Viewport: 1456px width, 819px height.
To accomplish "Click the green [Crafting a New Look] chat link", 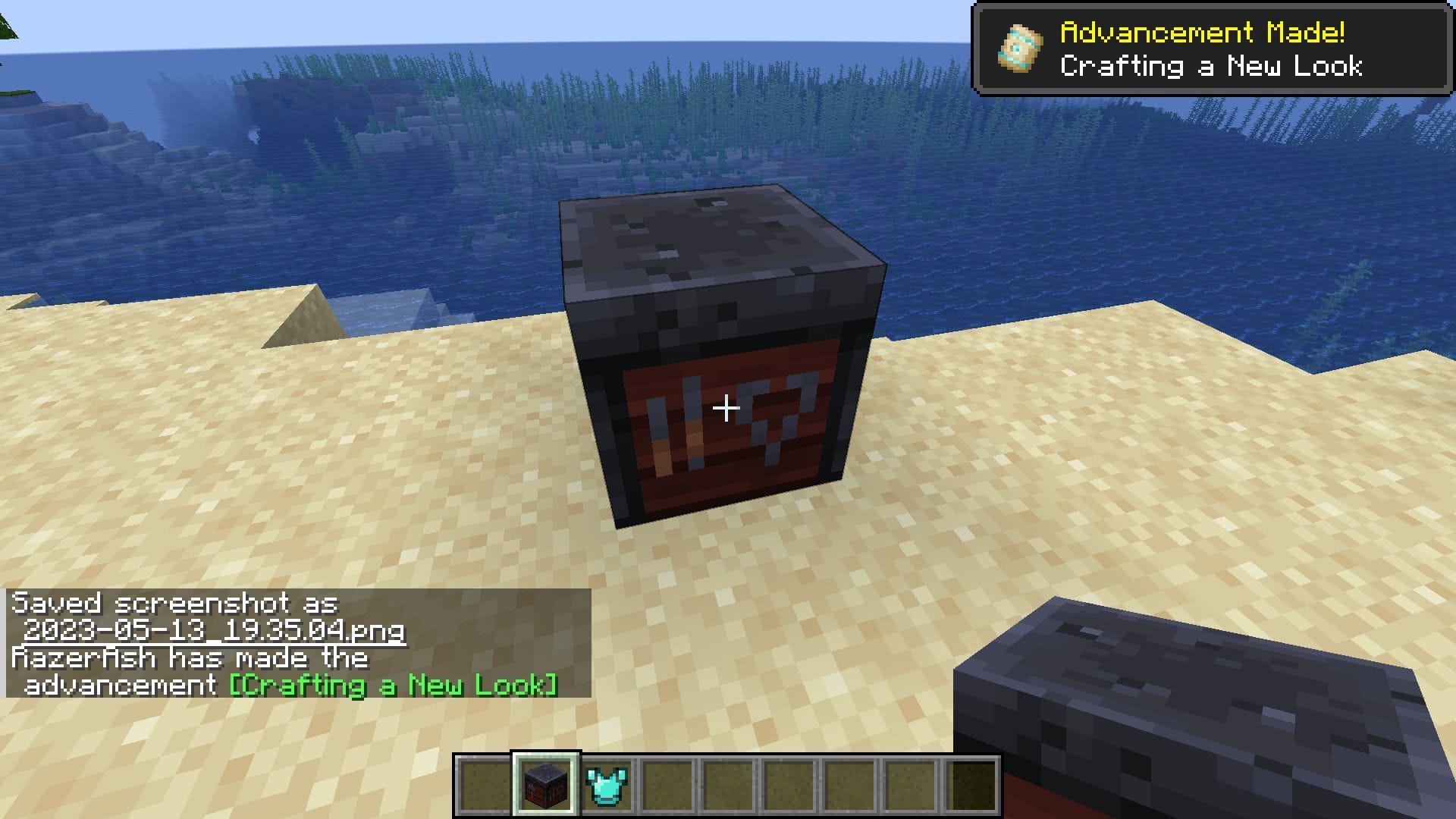I will (391, 685).
